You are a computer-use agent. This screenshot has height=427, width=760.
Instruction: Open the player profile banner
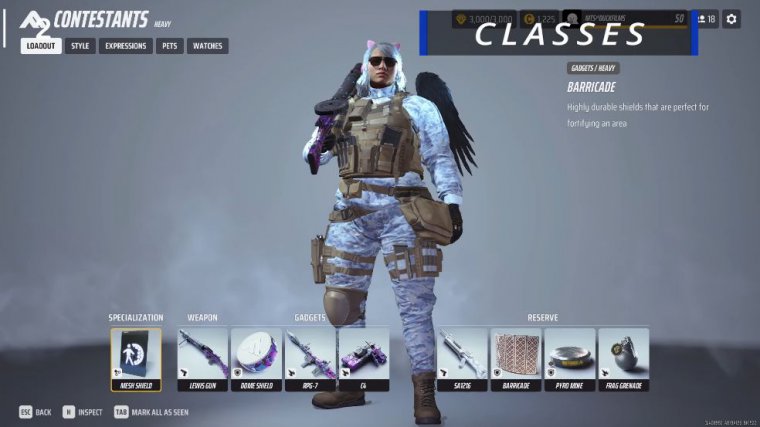pos(625,19)
